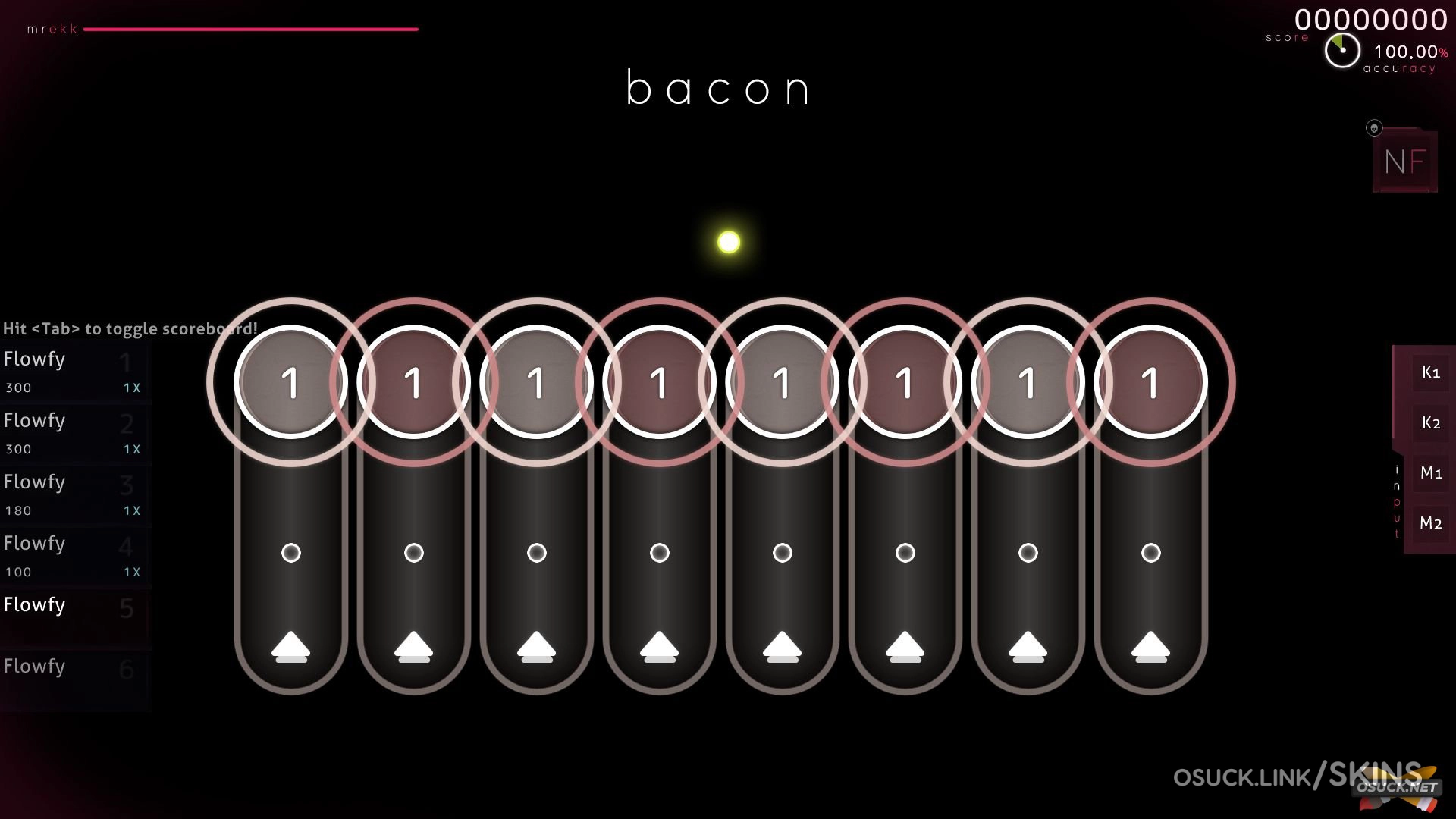
Task: Select the Flowfy row with score 180
Action: (x=74, y=494)
